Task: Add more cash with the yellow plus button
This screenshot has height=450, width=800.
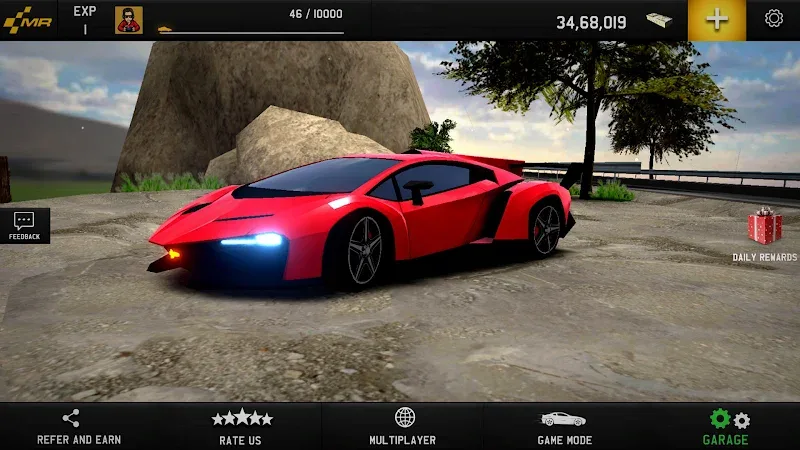Action: coord(717,20)
